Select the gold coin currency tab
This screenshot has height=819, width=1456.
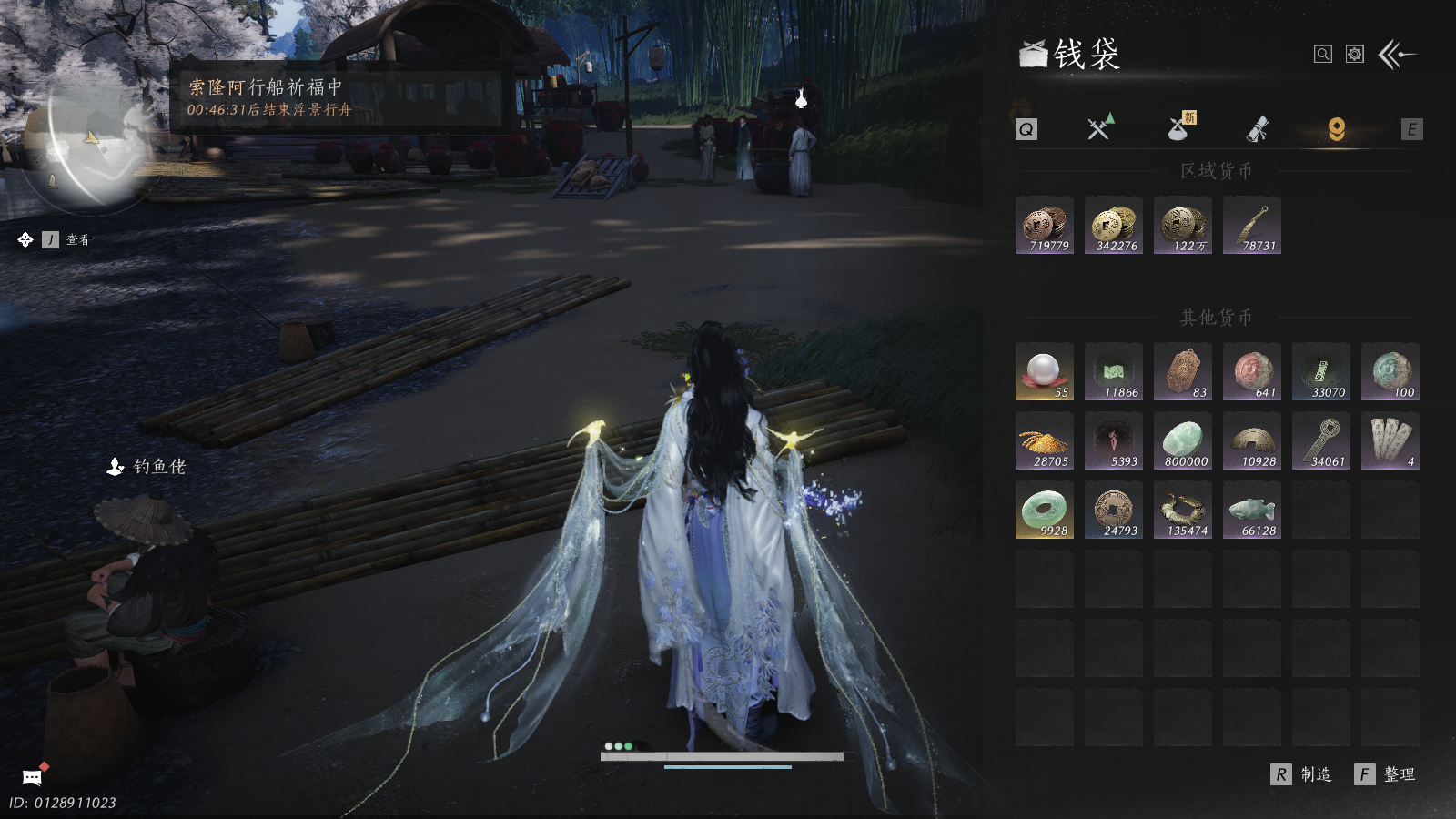(x=1336, y=129)
